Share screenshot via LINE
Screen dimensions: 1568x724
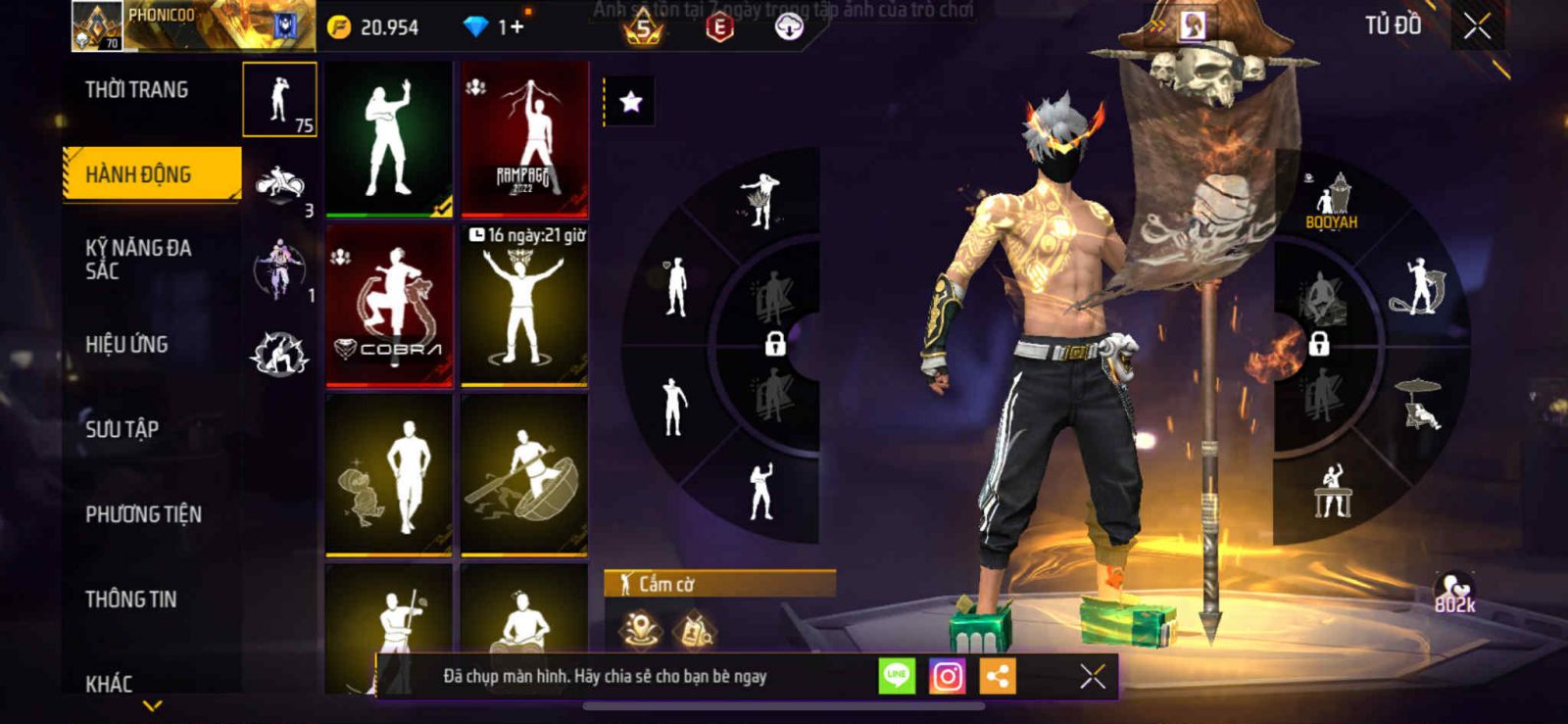pos(896,676)
